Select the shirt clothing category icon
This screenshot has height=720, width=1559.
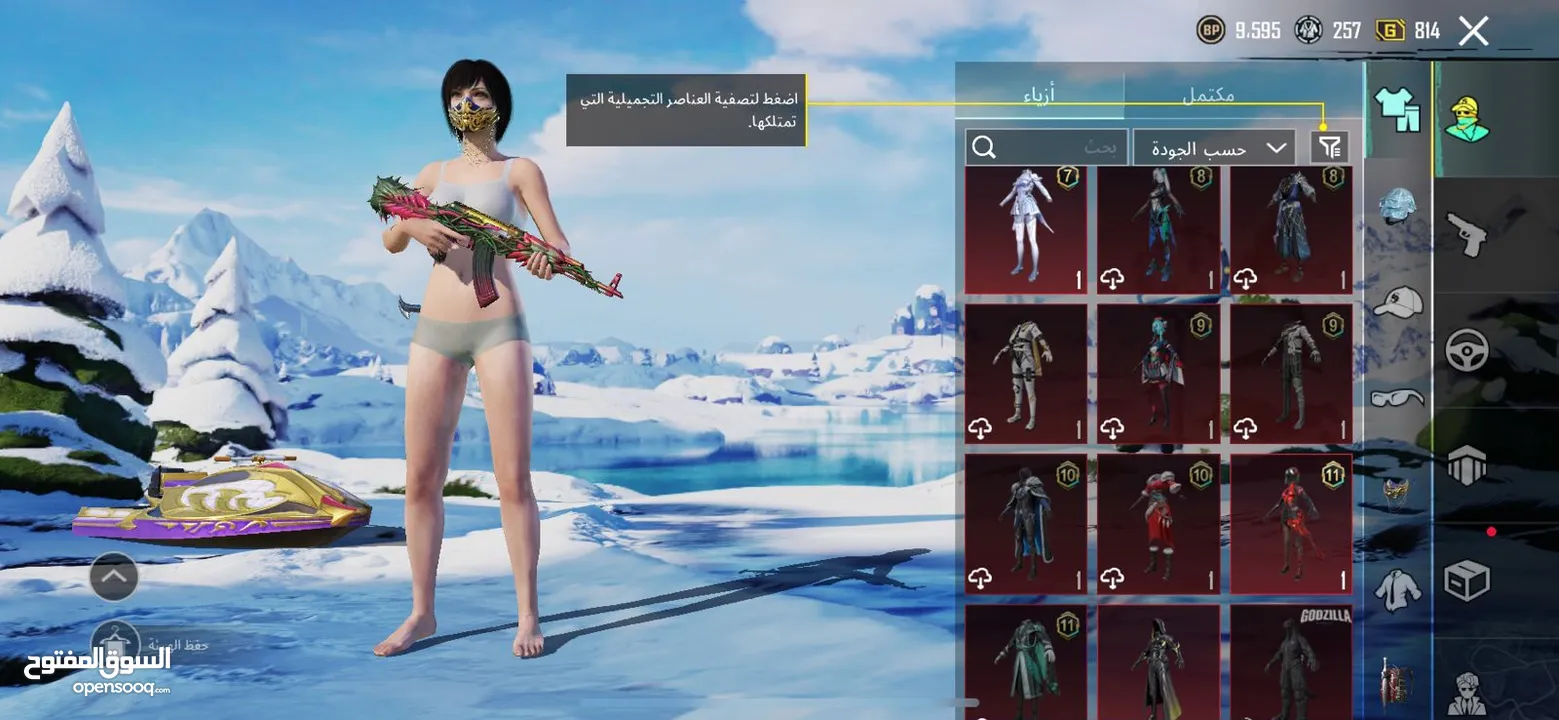click(1399, 590)
